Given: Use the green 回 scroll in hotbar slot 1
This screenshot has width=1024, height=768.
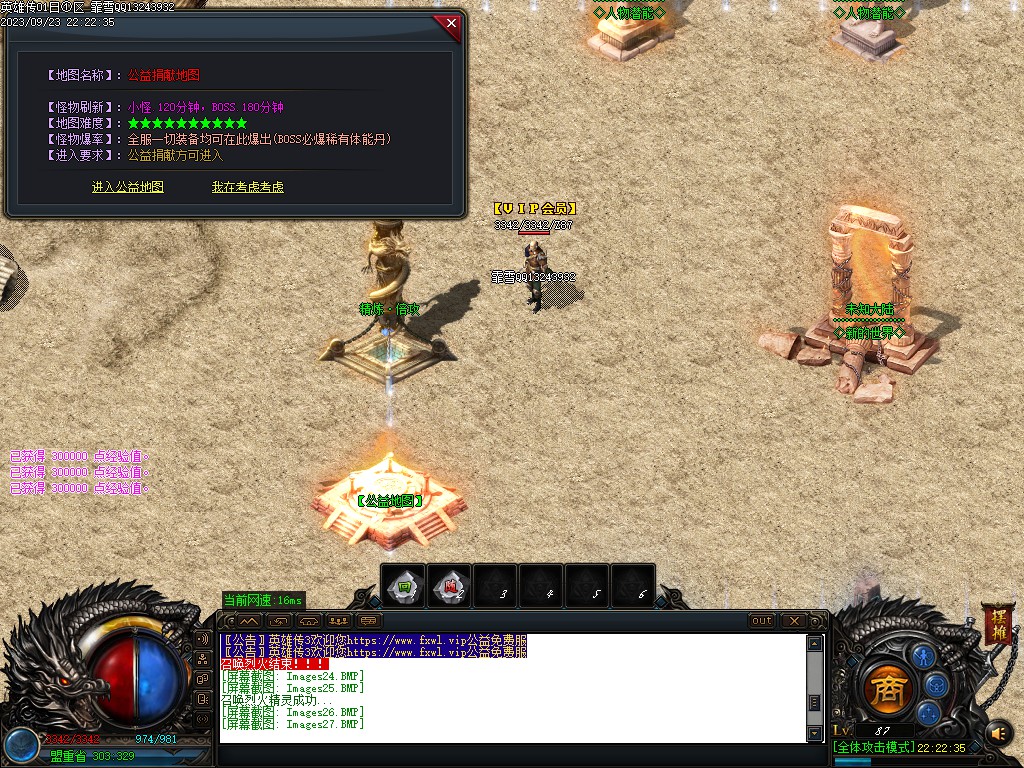Looking at the screenshot, I should (x=405, y=586).
